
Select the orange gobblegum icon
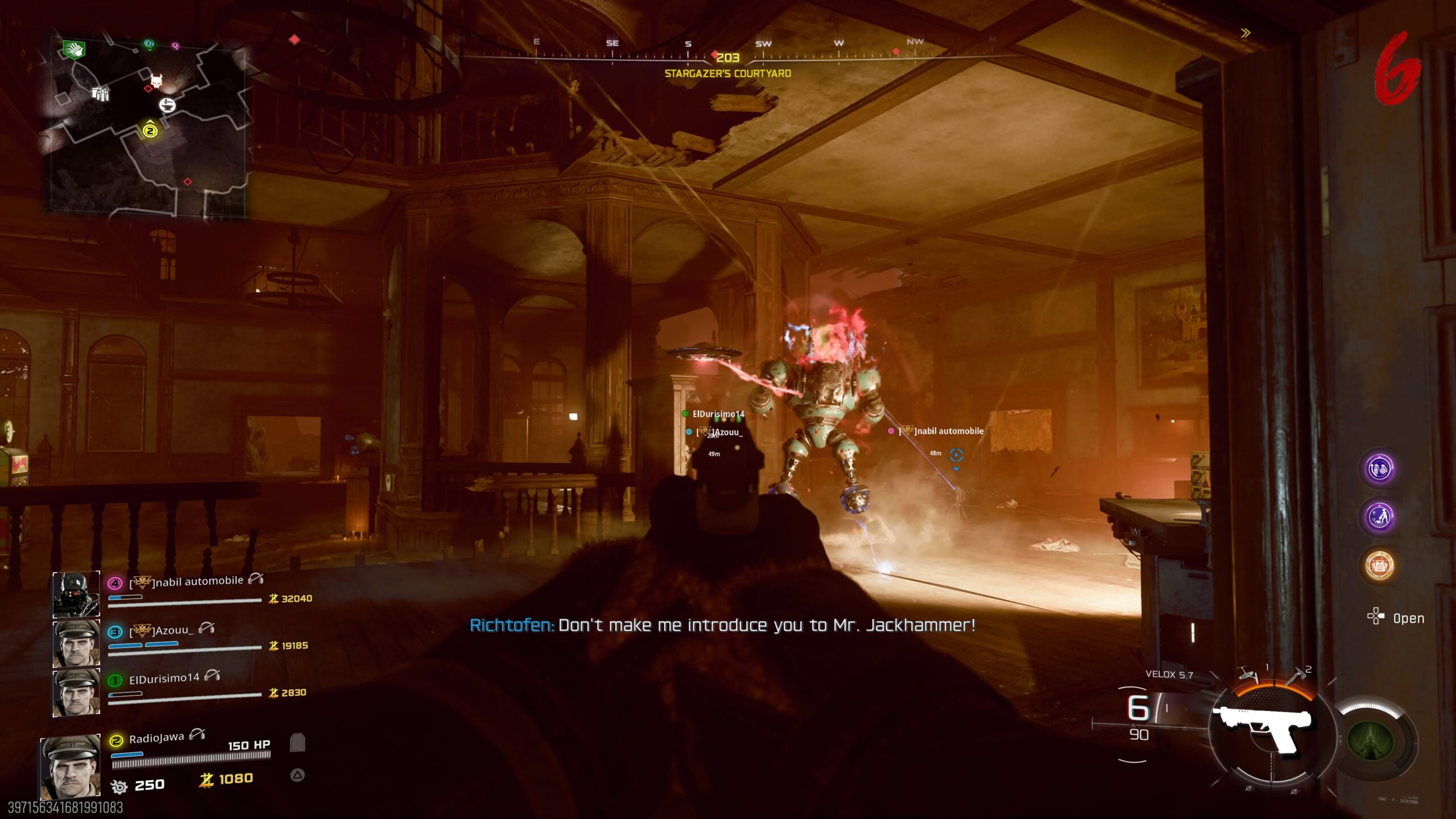pos(1379,565)
